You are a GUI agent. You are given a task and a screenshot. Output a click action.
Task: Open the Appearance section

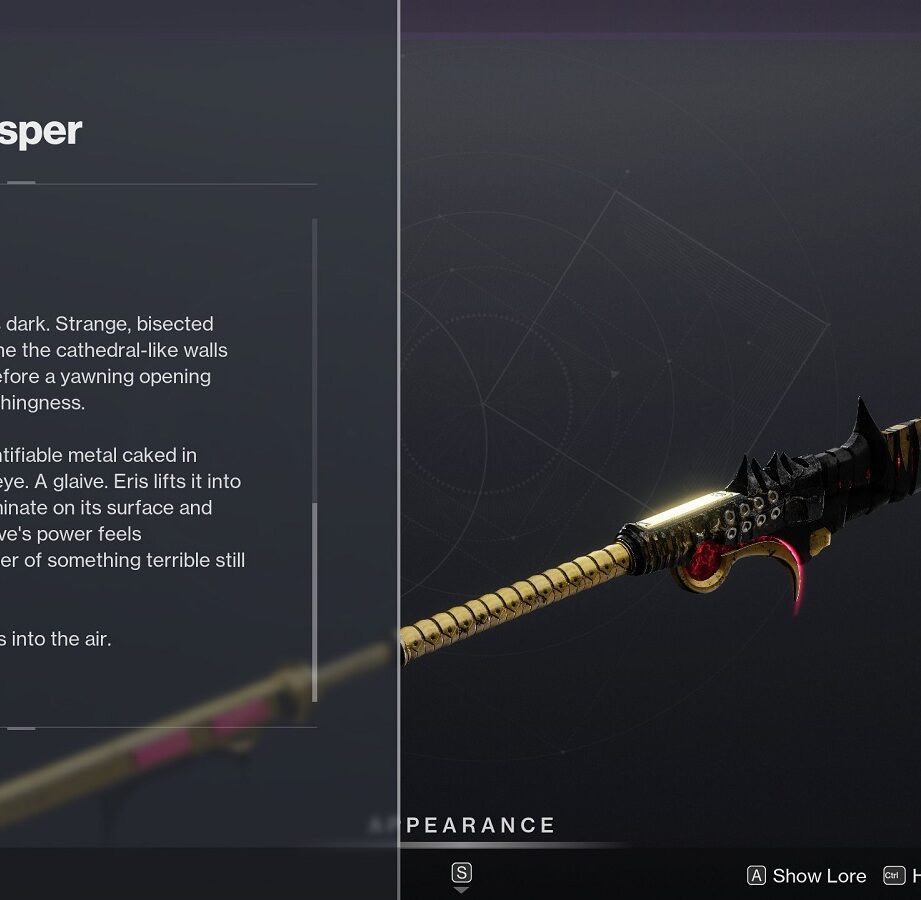pyautogui.click(x=478, y=826)
